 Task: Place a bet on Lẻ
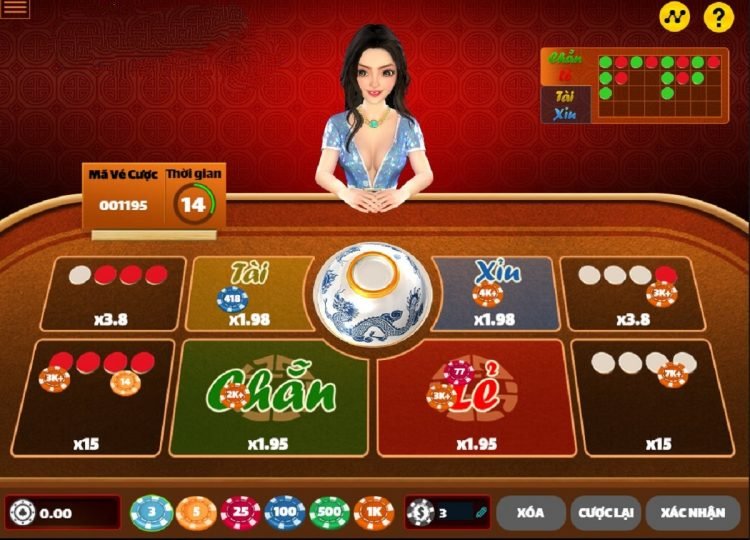click(470, 399)
